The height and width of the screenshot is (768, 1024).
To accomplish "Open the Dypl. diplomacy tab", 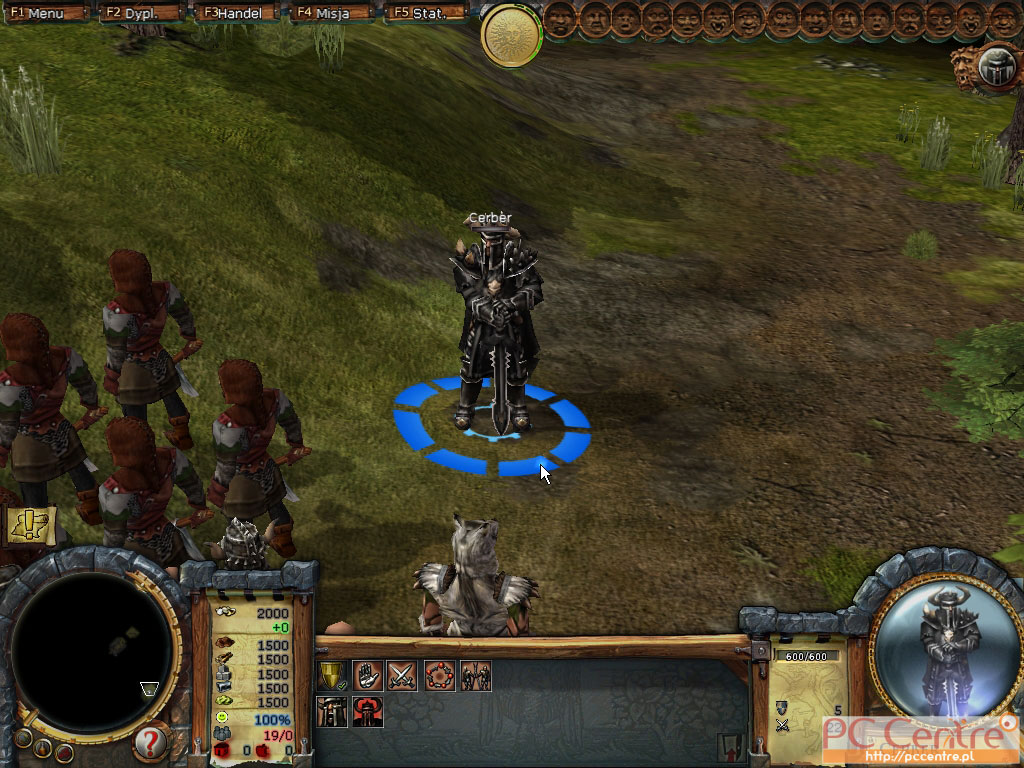I will click(138, 13).
